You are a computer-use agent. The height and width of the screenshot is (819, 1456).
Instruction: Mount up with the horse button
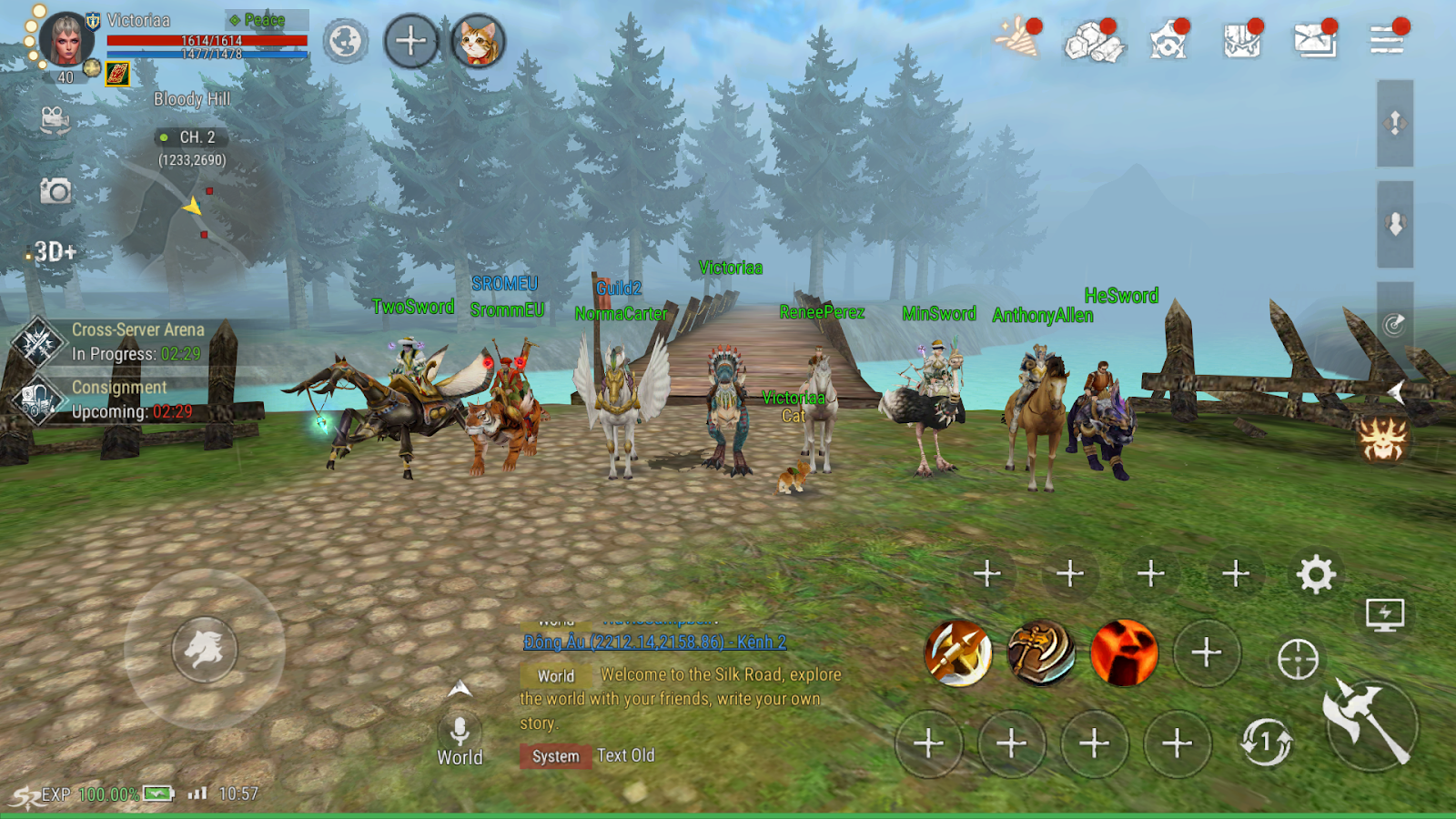point(205,649)
